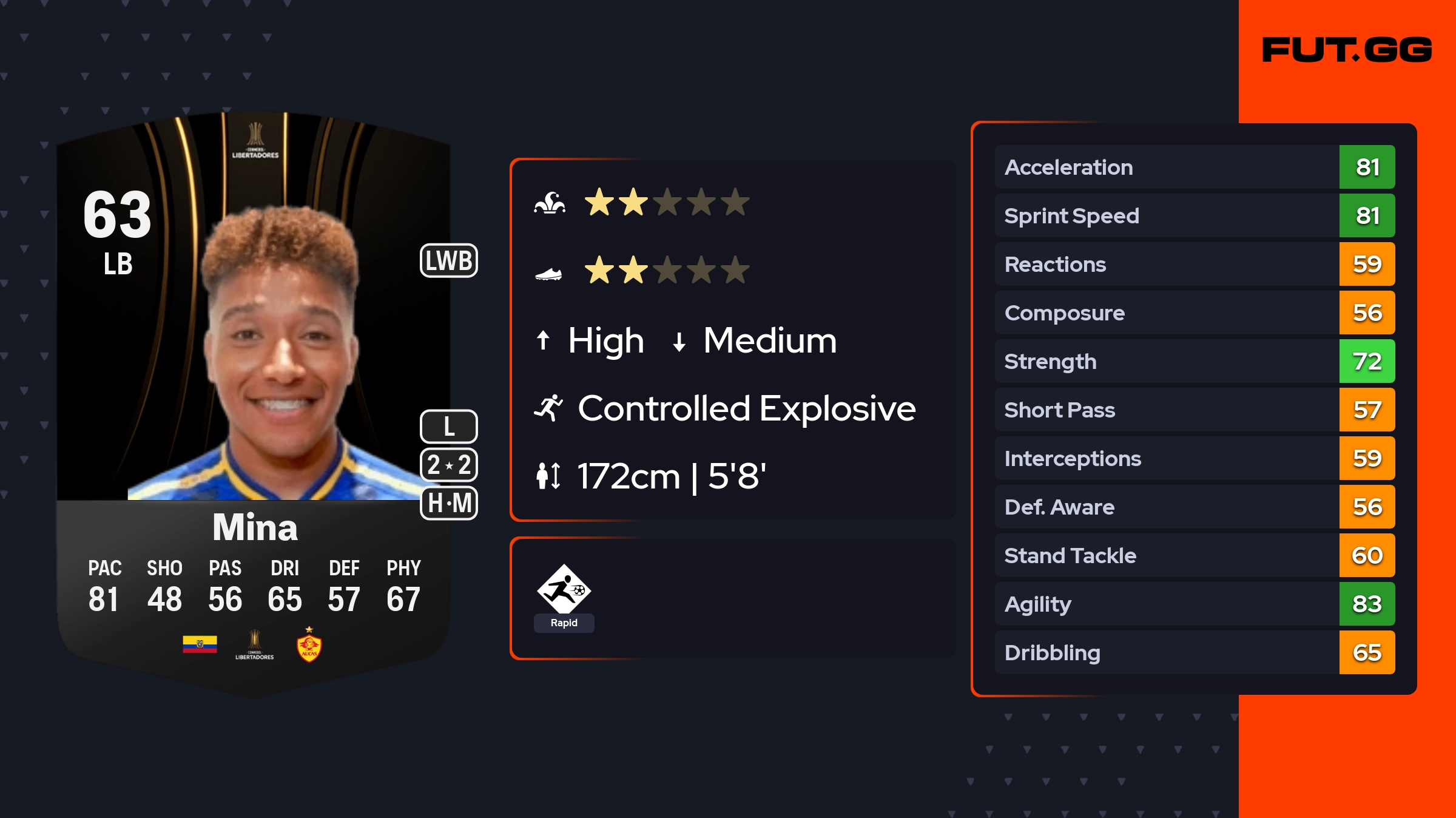Image resolution: width=1456 pixels, height=818 pixels.
Task: Click the LWB alternate position badge
Action: [x=449, y=261]
